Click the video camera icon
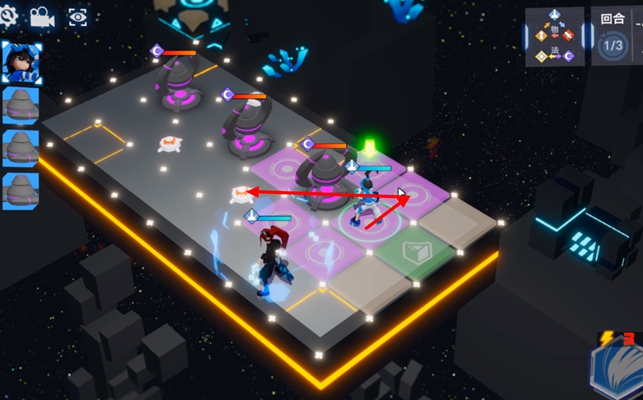Image resolution: width=643 pixels, height=400 pixels. point(42,16)
